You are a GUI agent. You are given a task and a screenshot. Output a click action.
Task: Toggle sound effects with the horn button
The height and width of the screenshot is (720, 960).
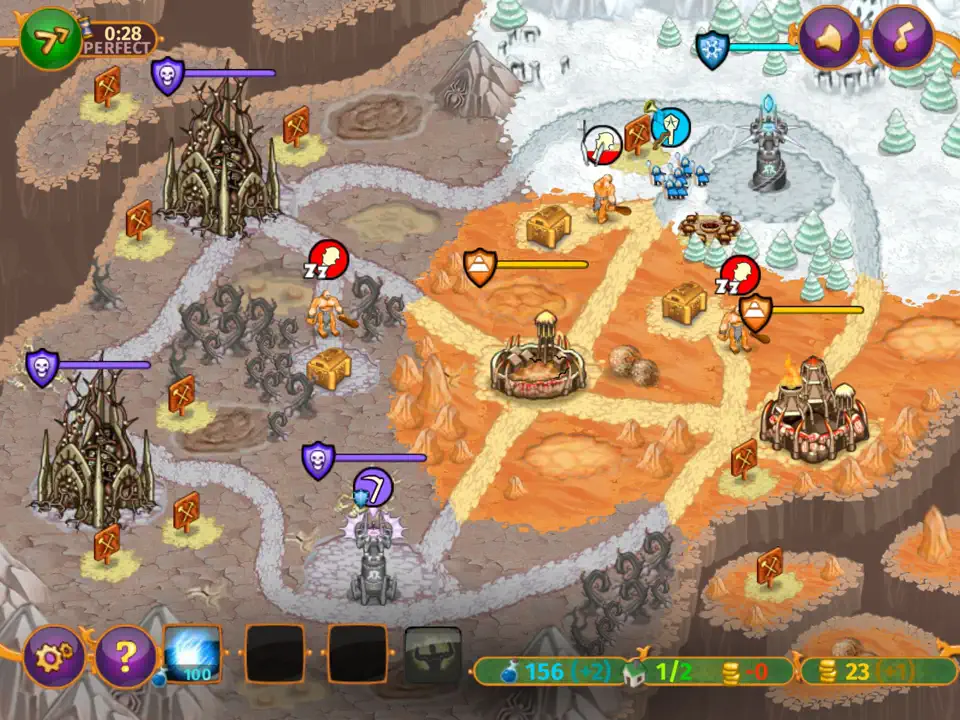tap(829, 38)
